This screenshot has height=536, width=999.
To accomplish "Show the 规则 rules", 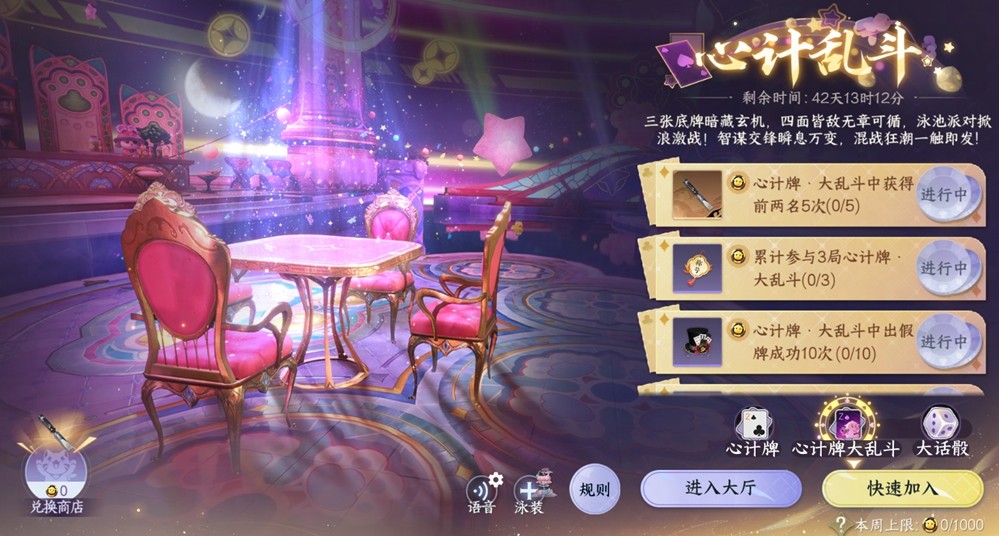I will 594,490.
